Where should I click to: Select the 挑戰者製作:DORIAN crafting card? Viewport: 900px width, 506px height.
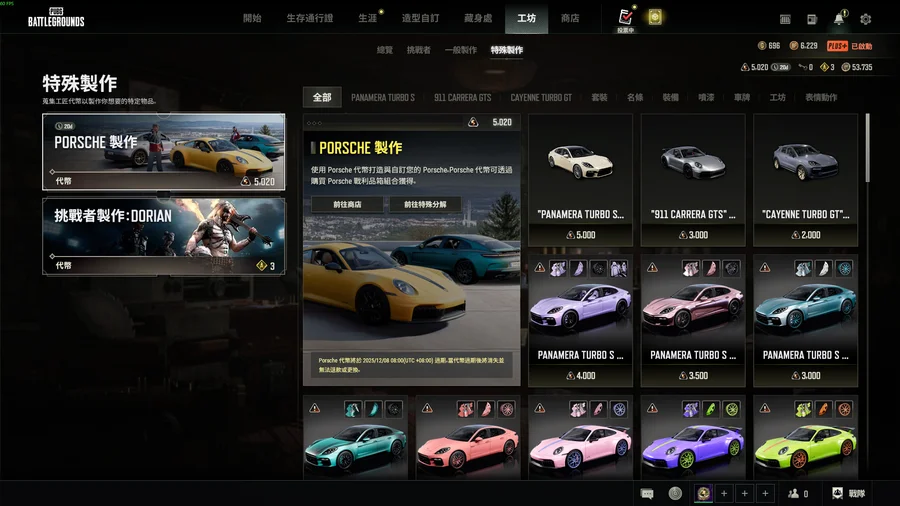click(x=163, y=236)
